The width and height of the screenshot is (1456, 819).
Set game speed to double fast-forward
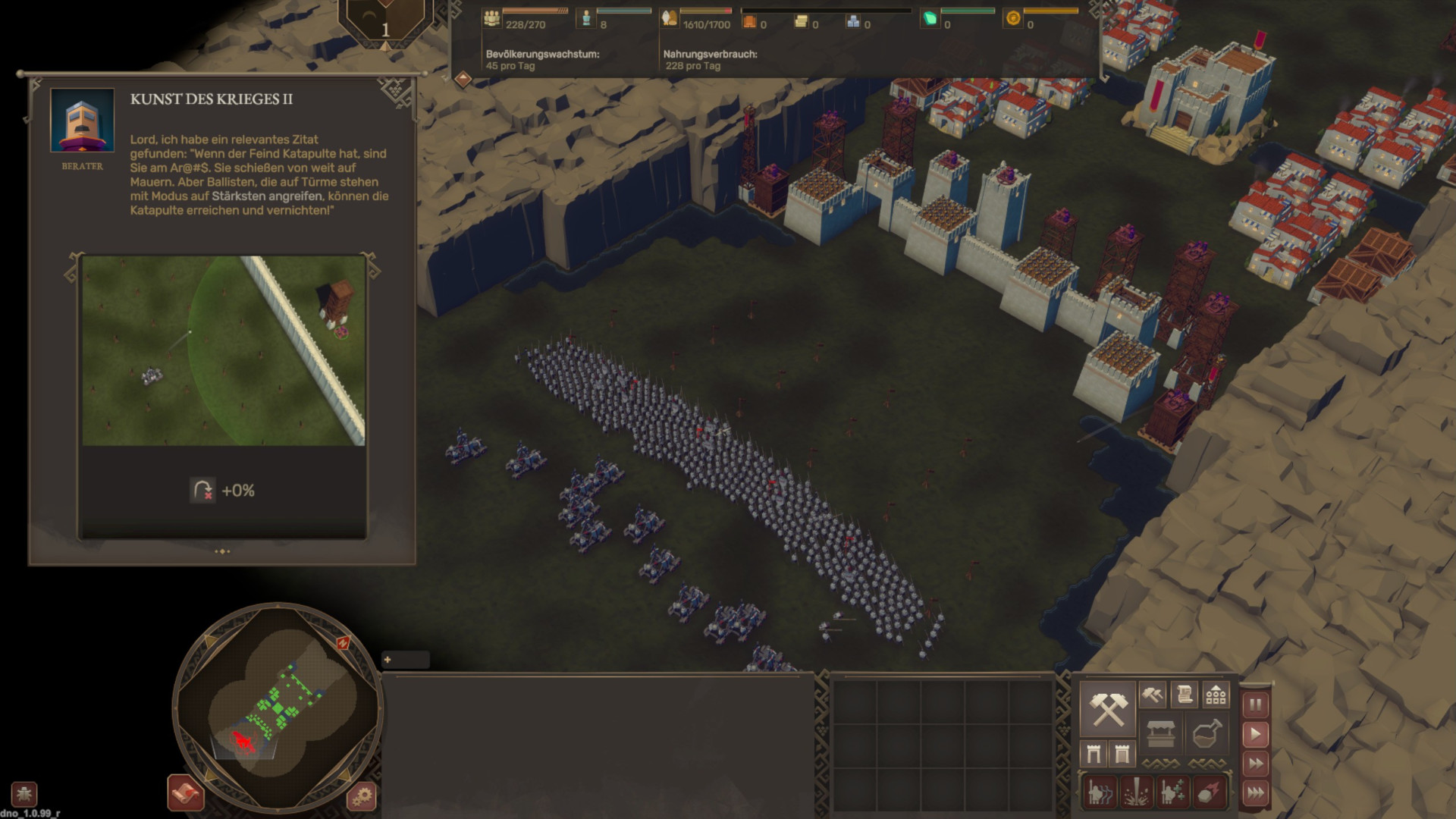pyautogui.click(x=1255, y=764)
